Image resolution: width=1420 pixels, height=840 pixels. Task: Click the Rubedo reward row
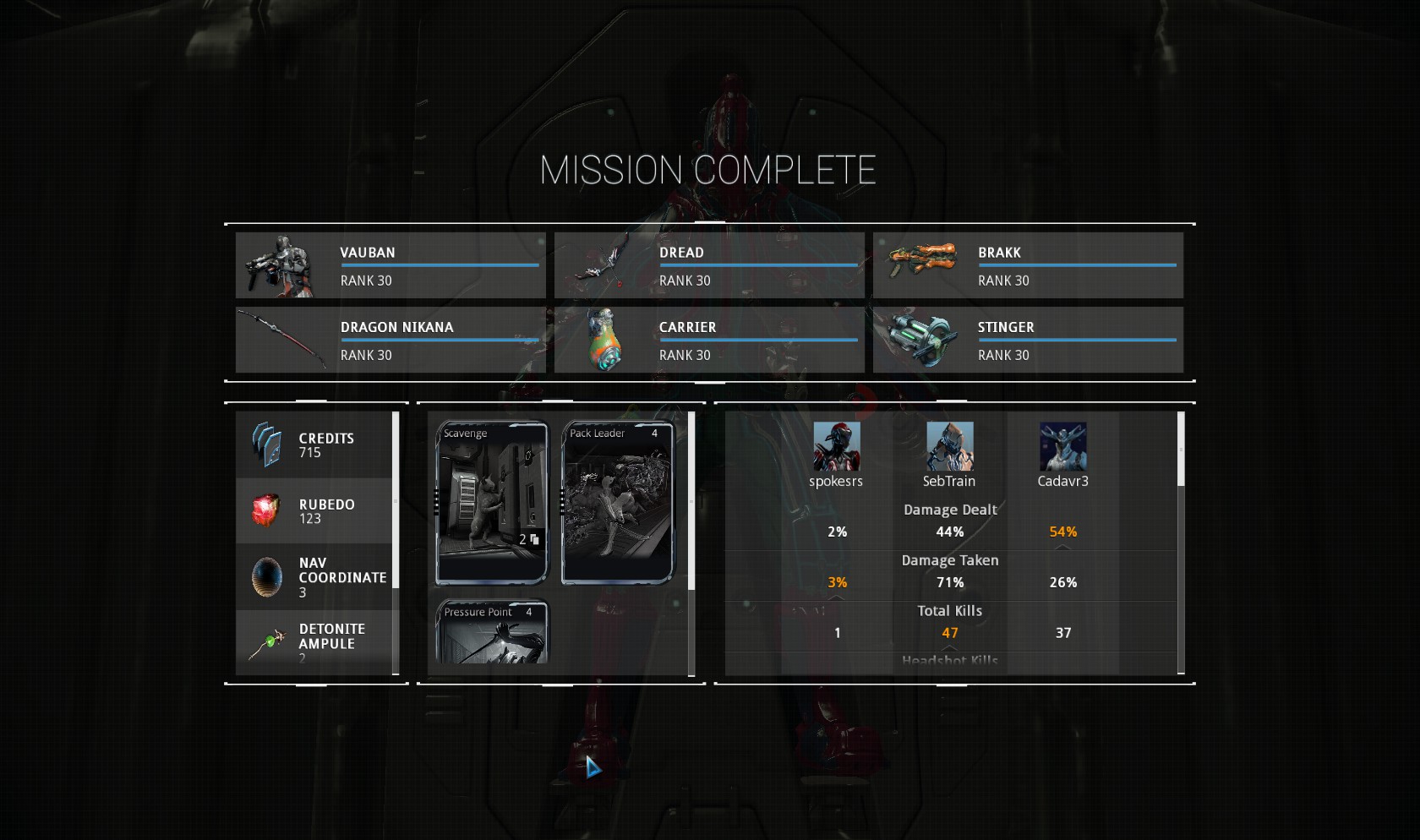pyautogui.click(x=314, y=510)
